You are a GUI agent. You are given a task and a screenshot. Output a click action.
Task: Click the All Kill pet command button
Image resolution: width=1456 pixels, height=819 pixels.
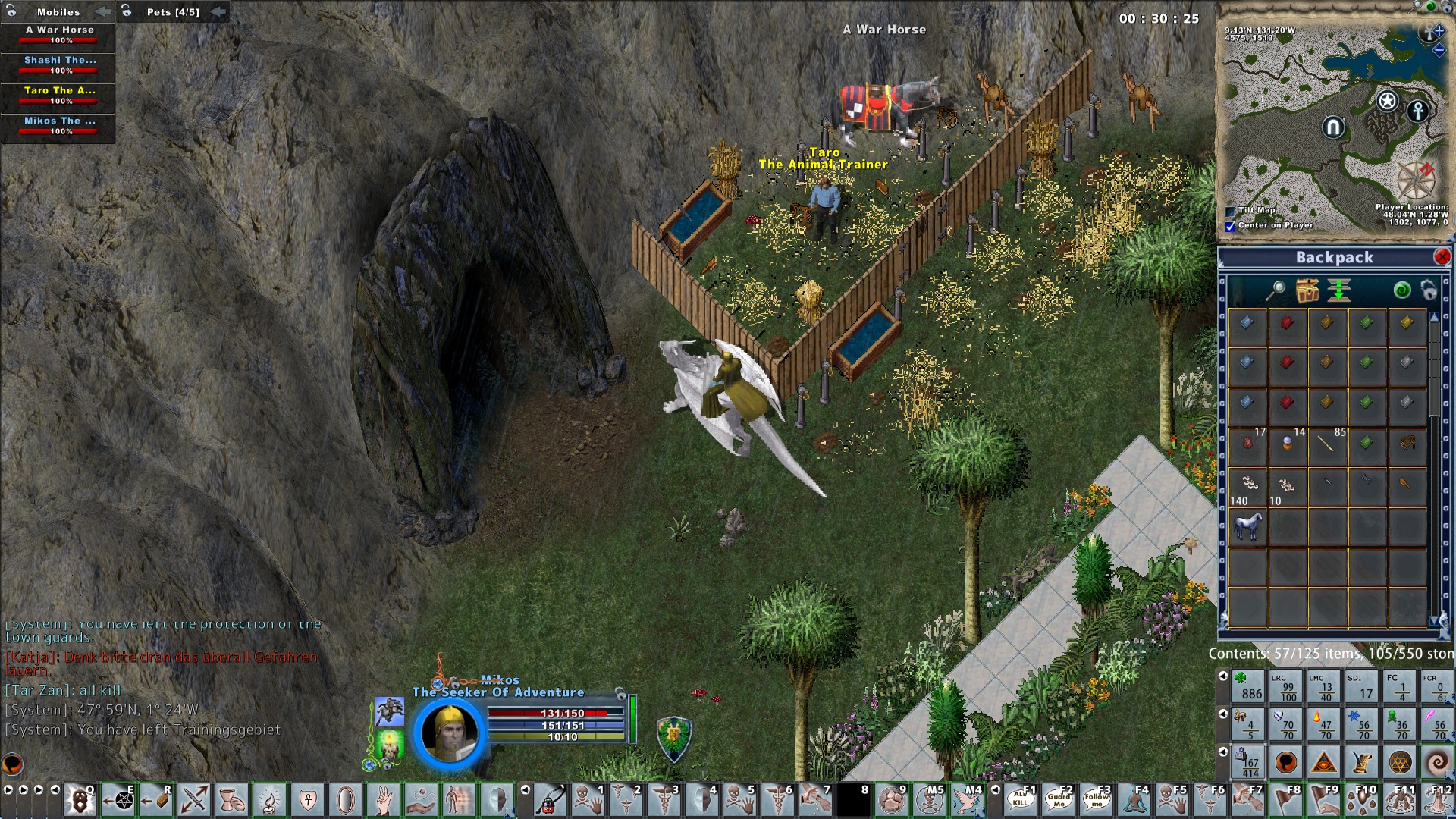click(x=1021, y=800)
